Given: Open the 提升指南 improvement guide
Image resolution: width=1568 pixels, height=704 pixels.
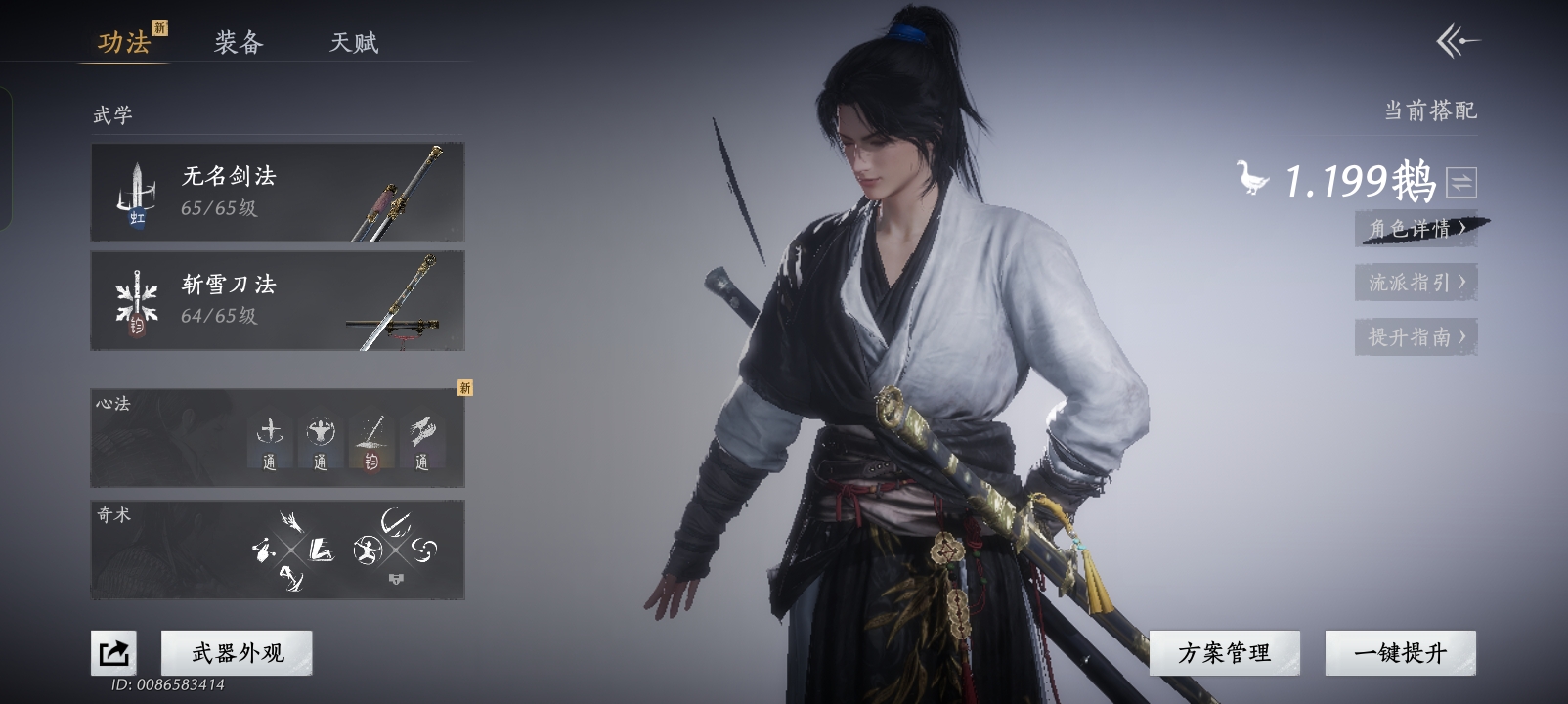Looking at the screenshot, I should 1415,336.
